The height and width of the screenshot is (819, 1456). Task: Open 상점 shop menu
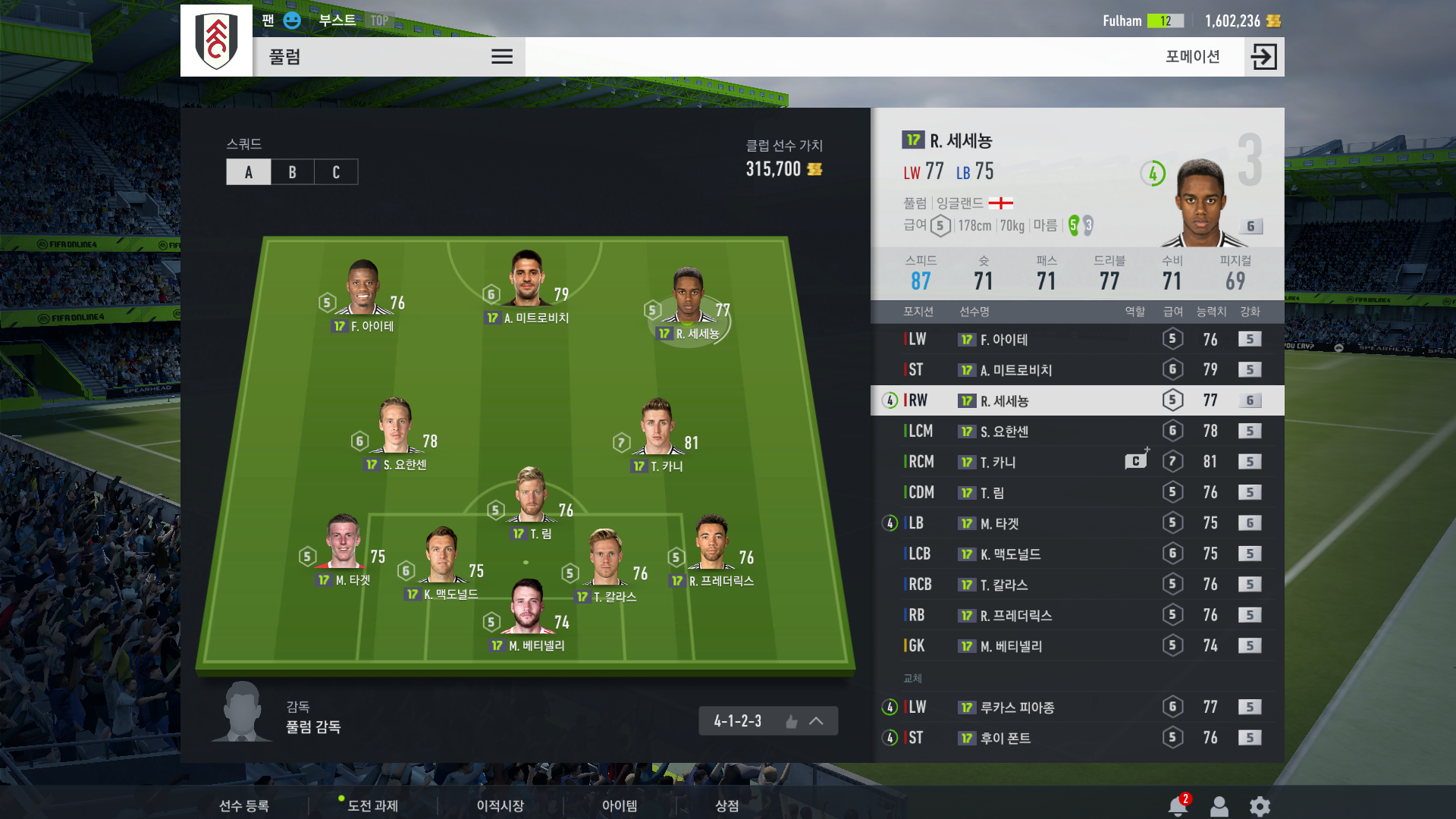(x=726, y=805)
